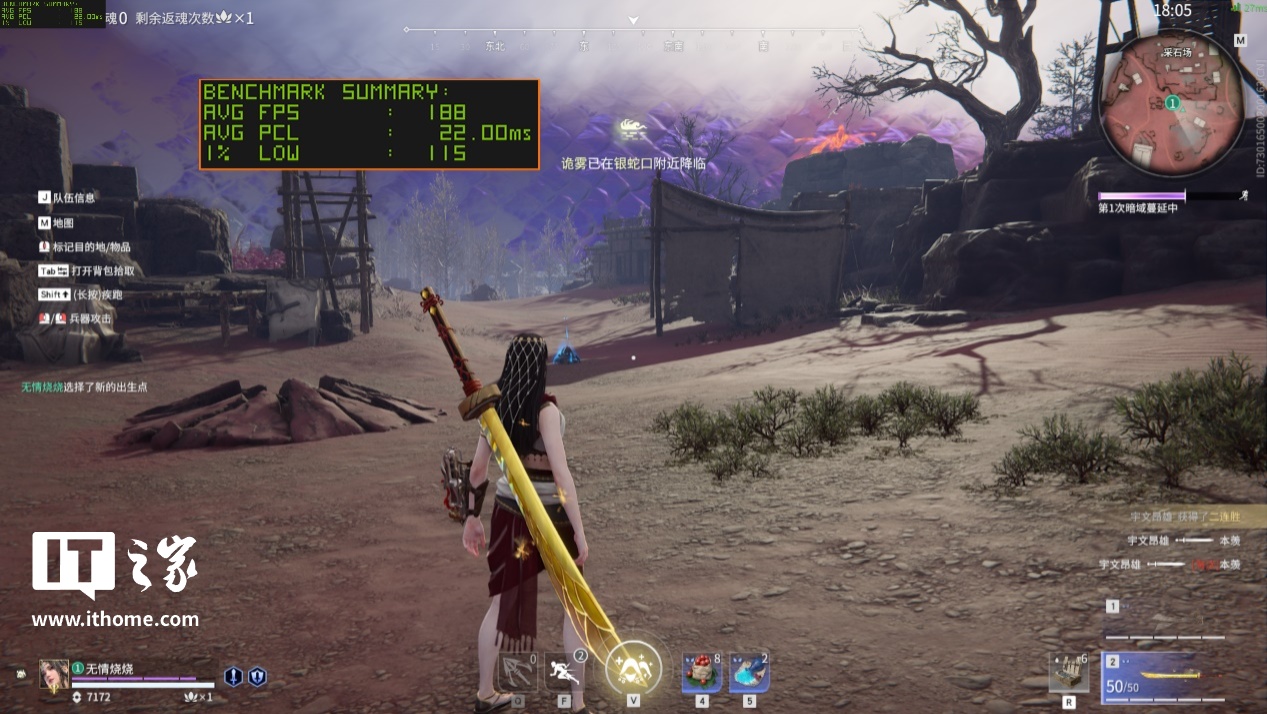Image resolution: width=1267 pixels, height=714 pixels.
Task: Use the grappling hook slot
Action: (517, 672)
